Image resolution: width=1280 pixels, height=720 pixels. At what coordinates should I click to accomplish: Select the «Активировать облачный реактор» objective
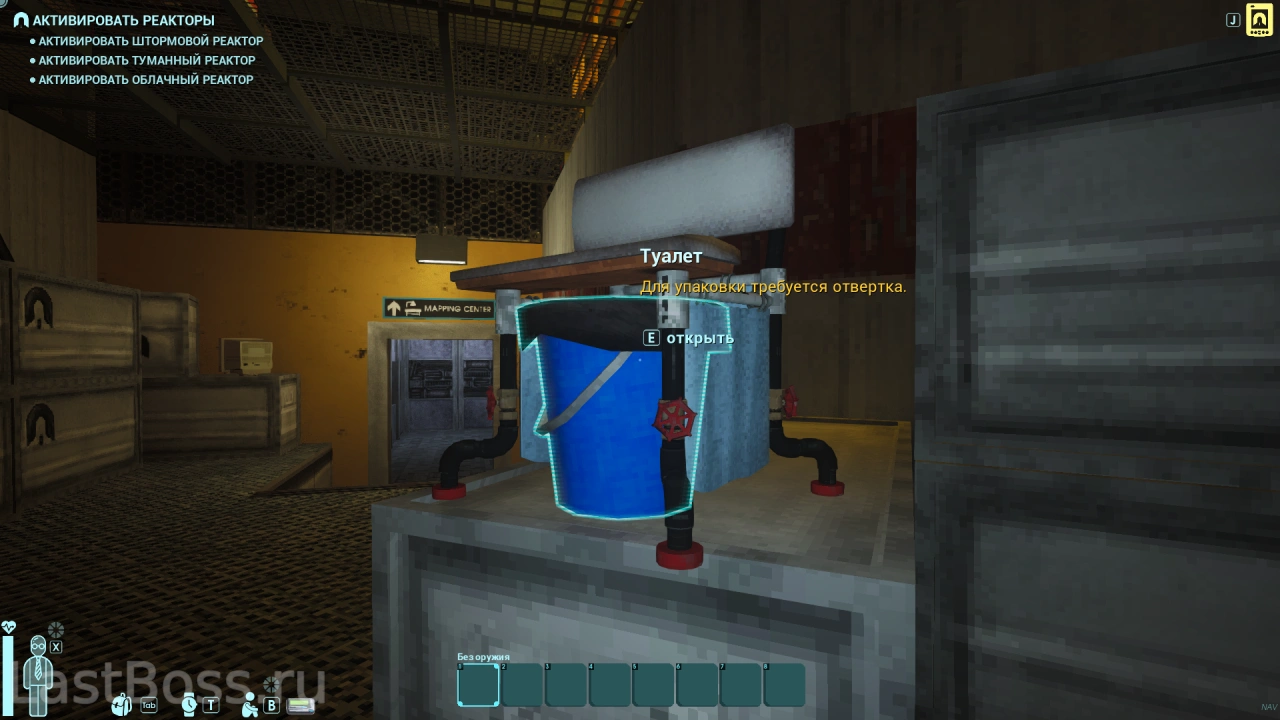tap(145, 79)
